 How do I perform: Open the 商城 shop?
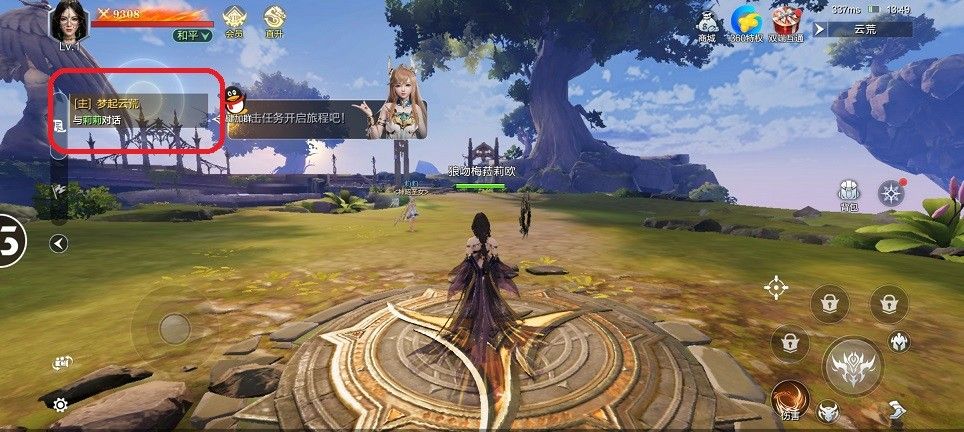pos(707,24)
